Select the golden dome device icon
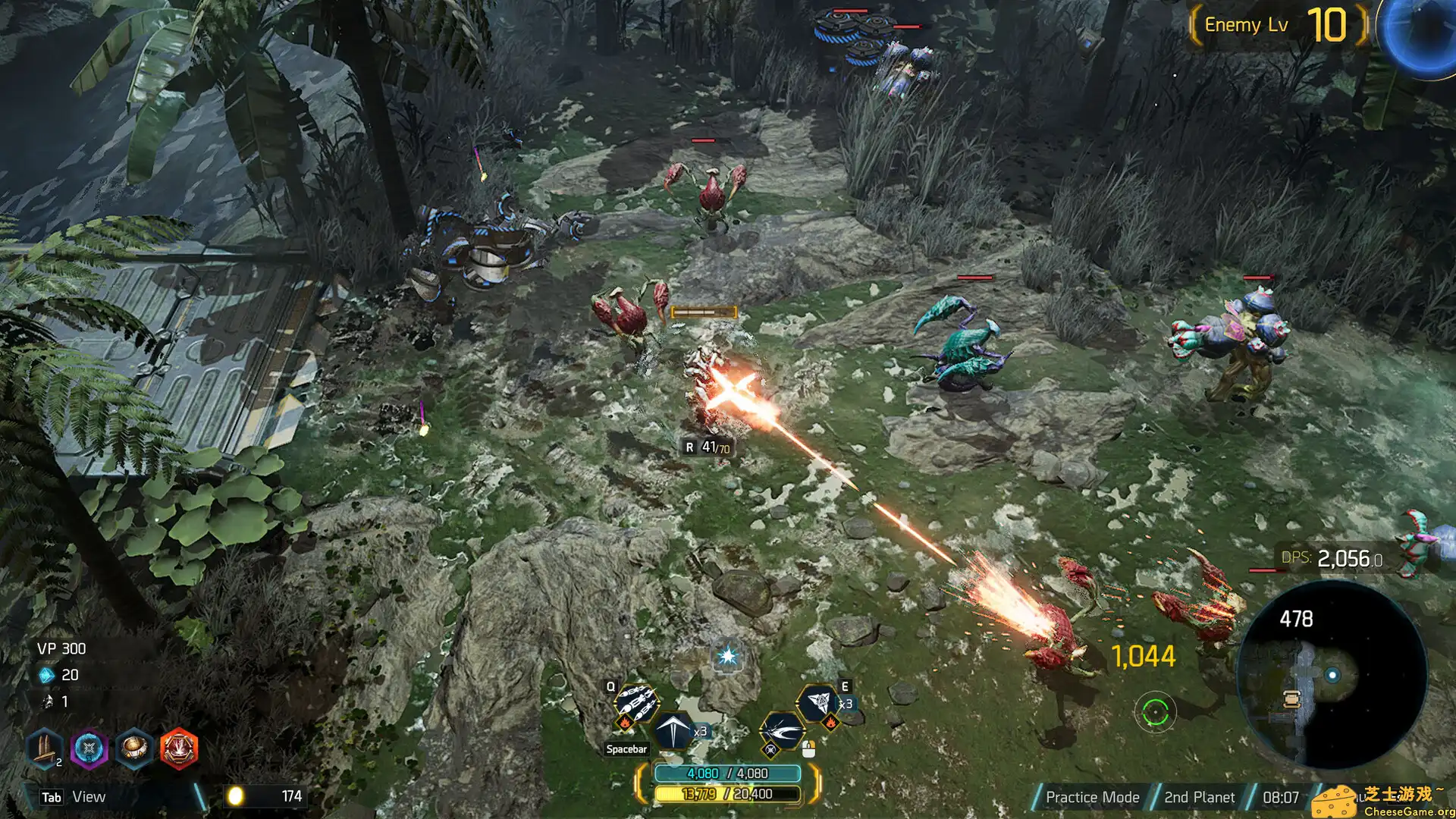The image size is (1456, 819). [134, 748]
